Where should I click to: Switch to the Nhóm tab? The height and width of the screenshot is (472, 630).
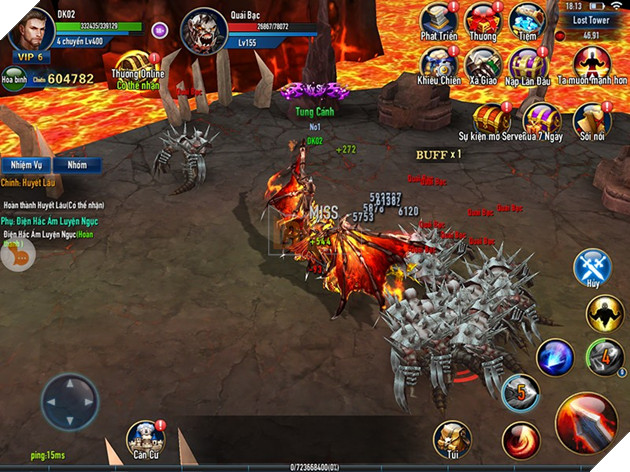coord(76,165)
